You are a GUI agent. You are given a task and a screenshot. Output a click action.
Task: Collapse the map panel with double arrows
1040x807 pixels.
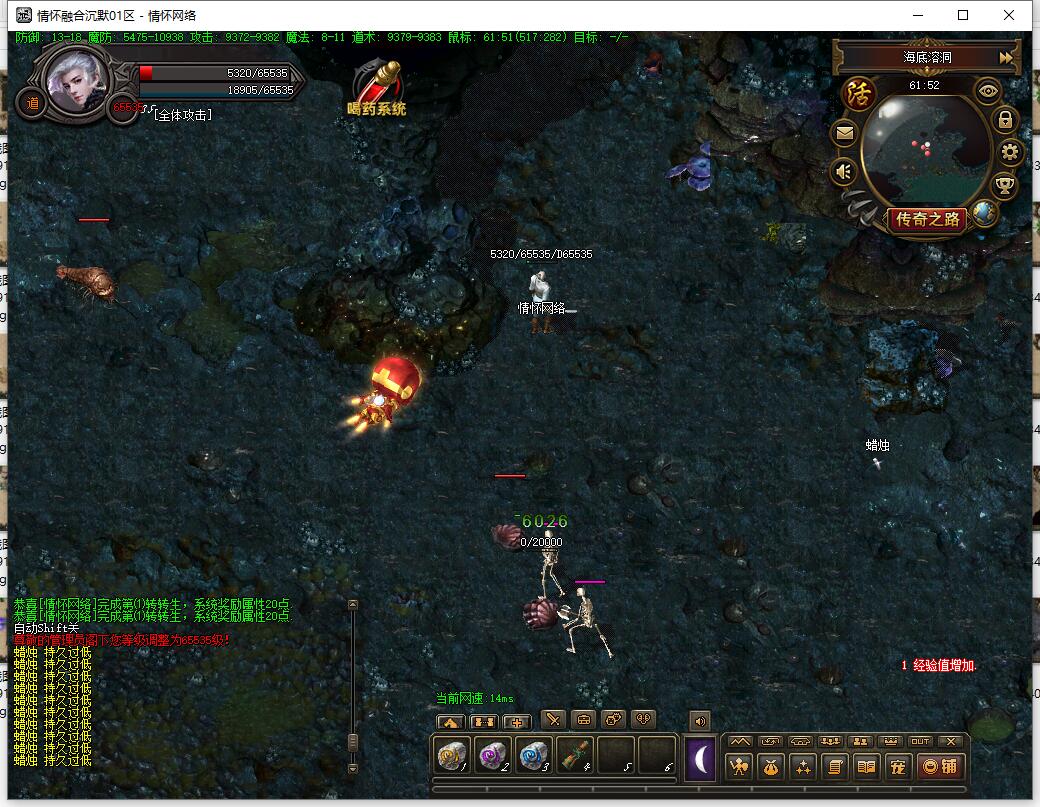pyautogui.click(x=1006, y=58)
